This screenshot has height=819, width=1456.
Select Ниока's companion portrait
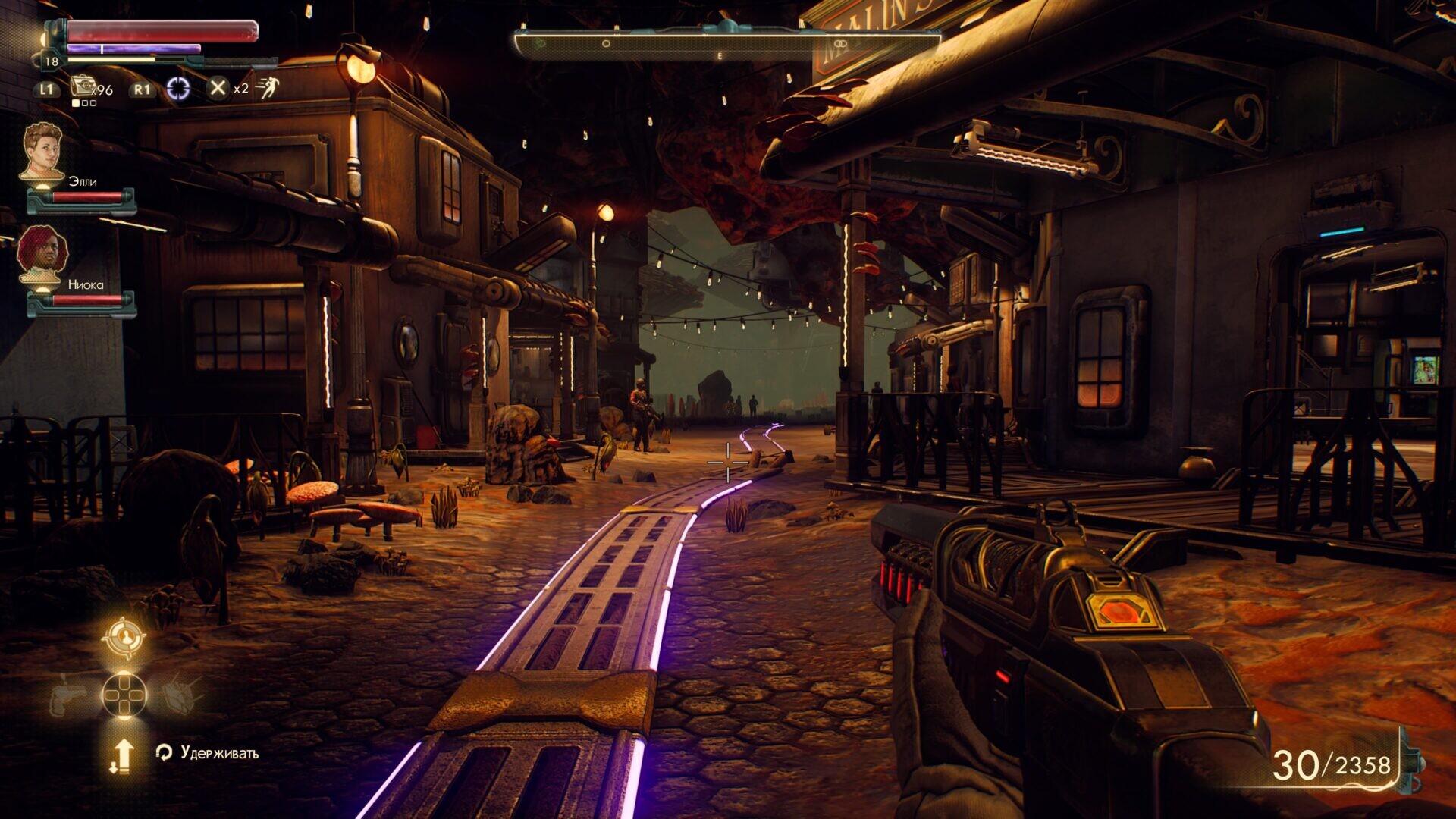point(42,255)
